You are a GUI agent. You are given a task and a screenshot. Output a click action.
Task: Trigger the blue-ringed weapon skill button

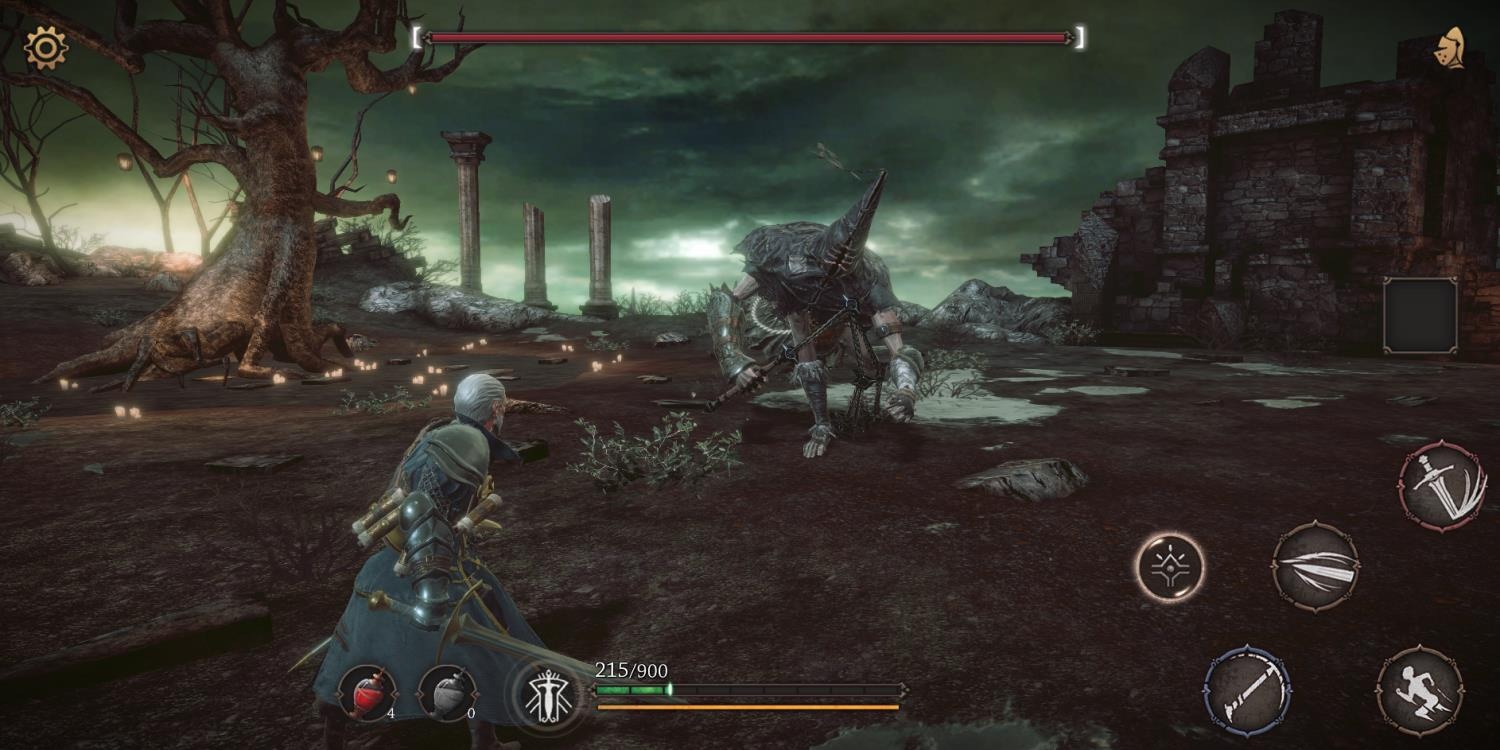coord(1247,690)
